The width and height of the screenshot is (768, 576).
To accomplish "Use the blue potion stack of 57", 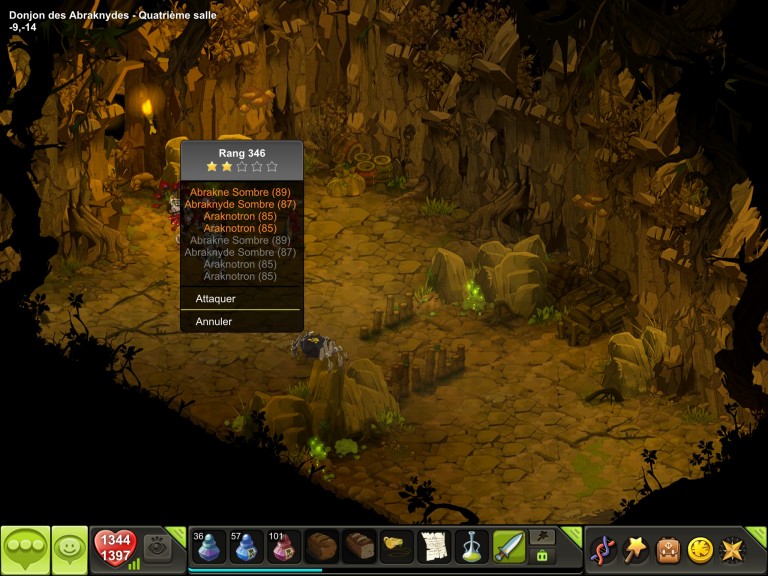I will pyautogui.click(x=247, y=547).
